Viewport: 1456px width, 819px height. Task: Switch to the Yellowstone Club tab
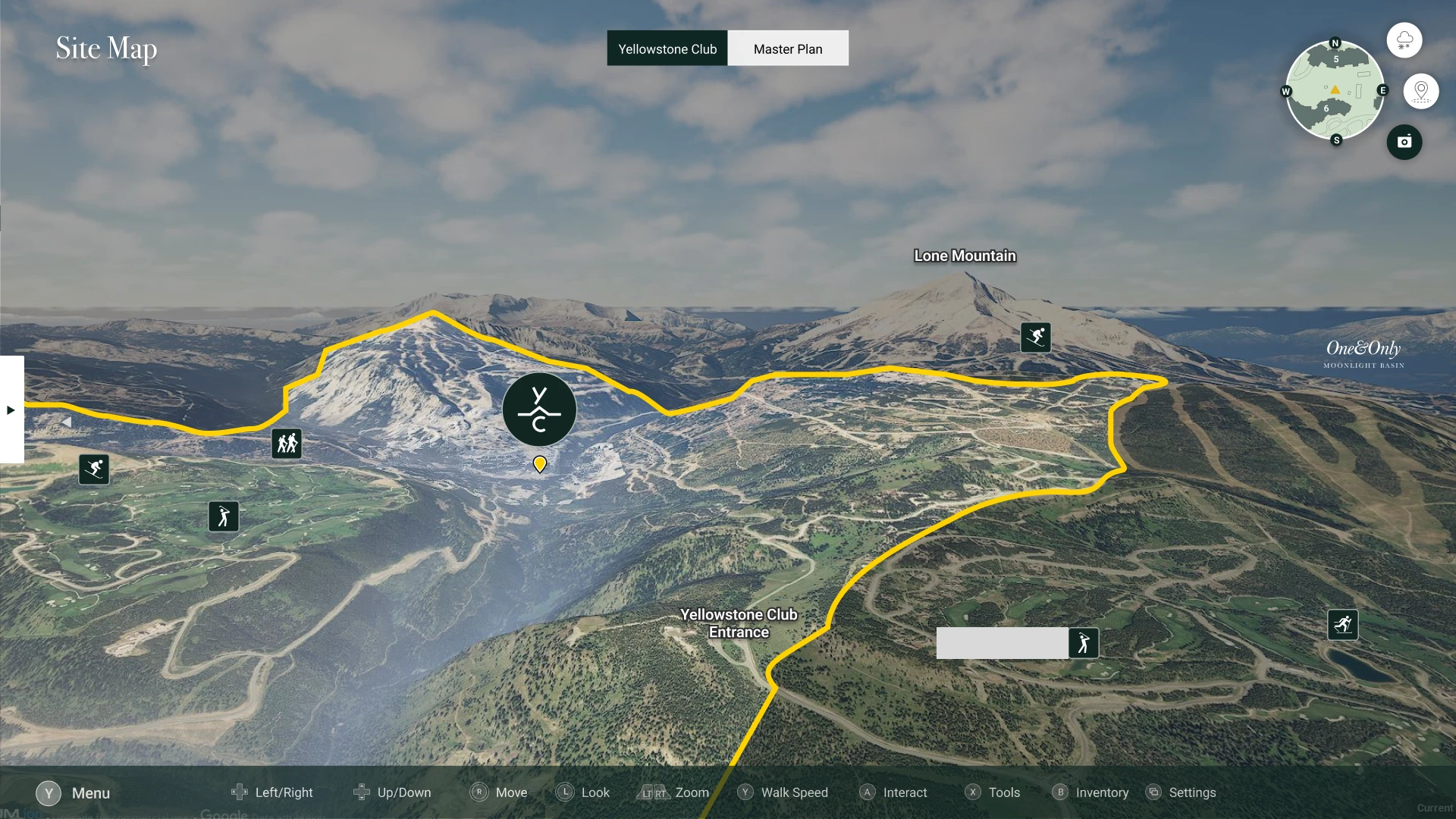point(667,49)
